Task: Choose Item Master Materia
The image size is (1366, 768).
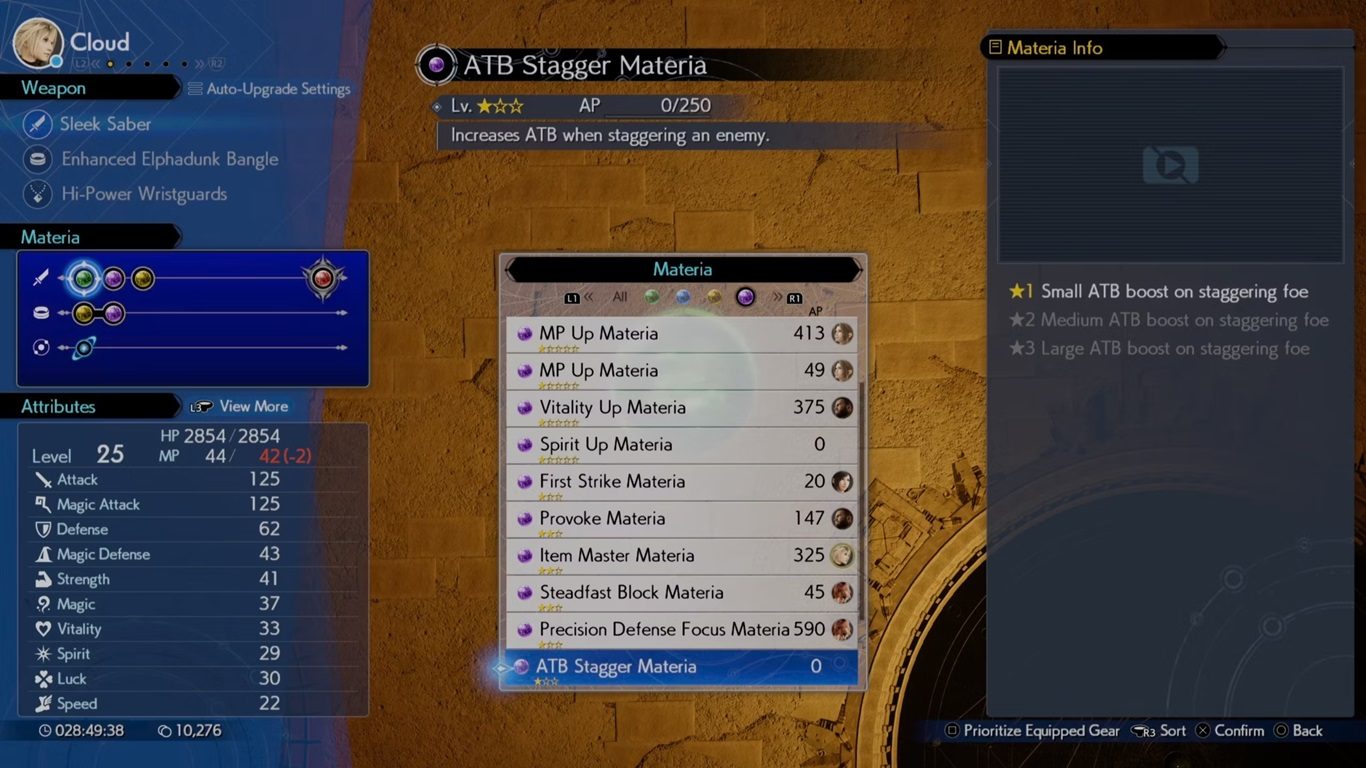Action: [x=682, y=556]
